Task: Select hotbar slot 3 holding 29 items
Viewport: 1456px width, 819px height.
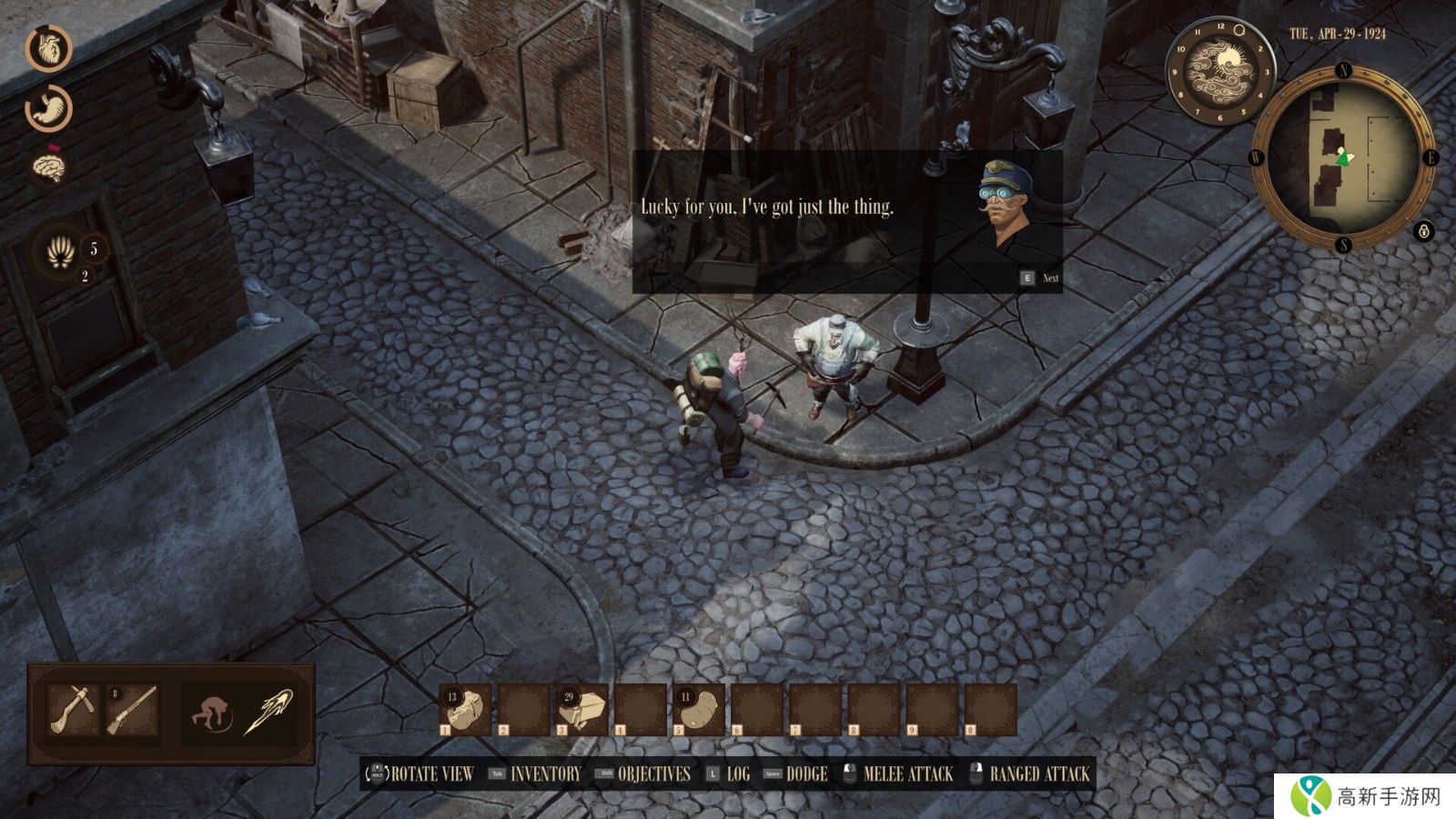Action: (x=581, y=710)
